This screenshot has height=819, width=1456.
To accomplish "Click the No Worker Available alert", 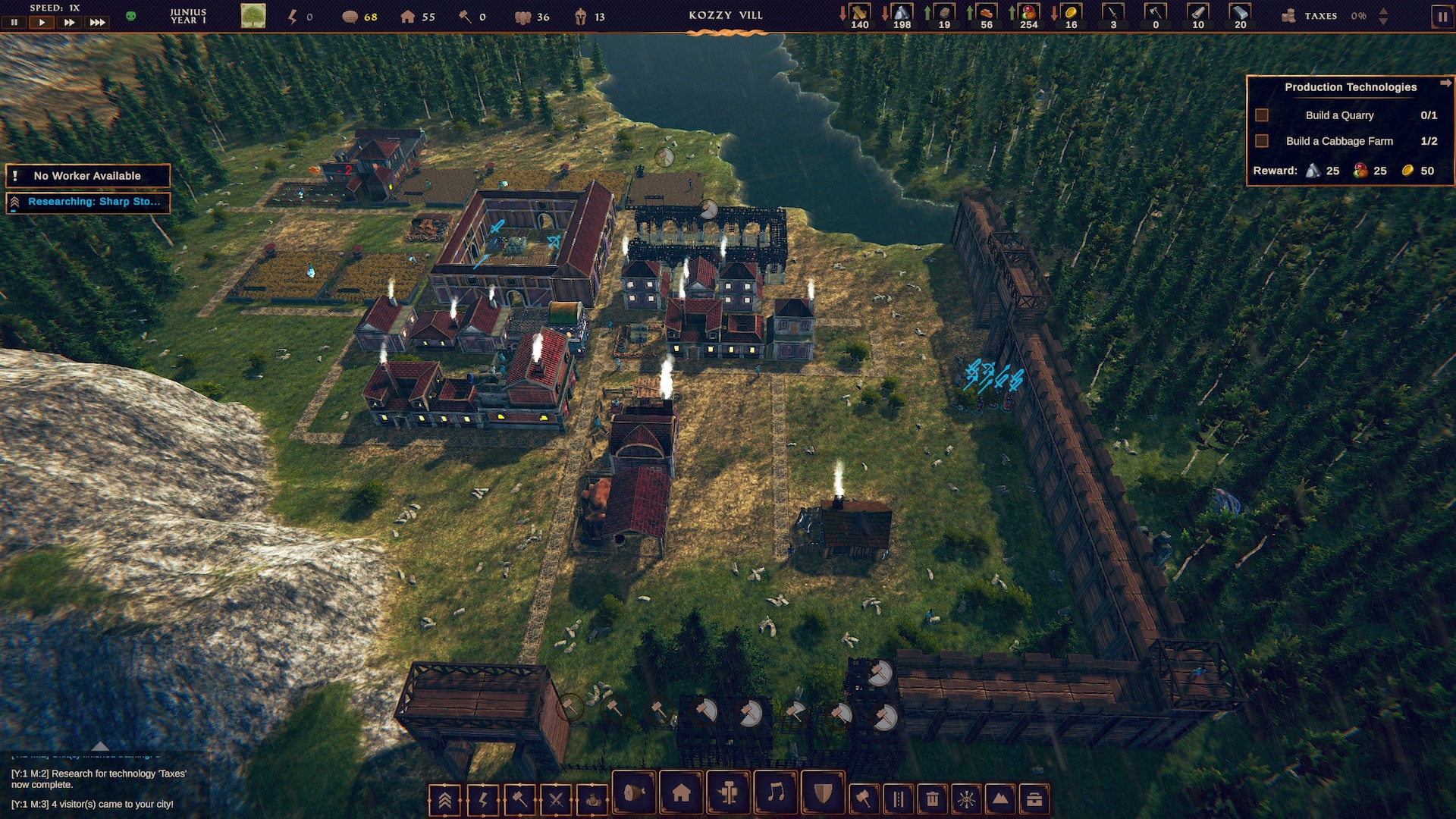I will coord(87,176).
